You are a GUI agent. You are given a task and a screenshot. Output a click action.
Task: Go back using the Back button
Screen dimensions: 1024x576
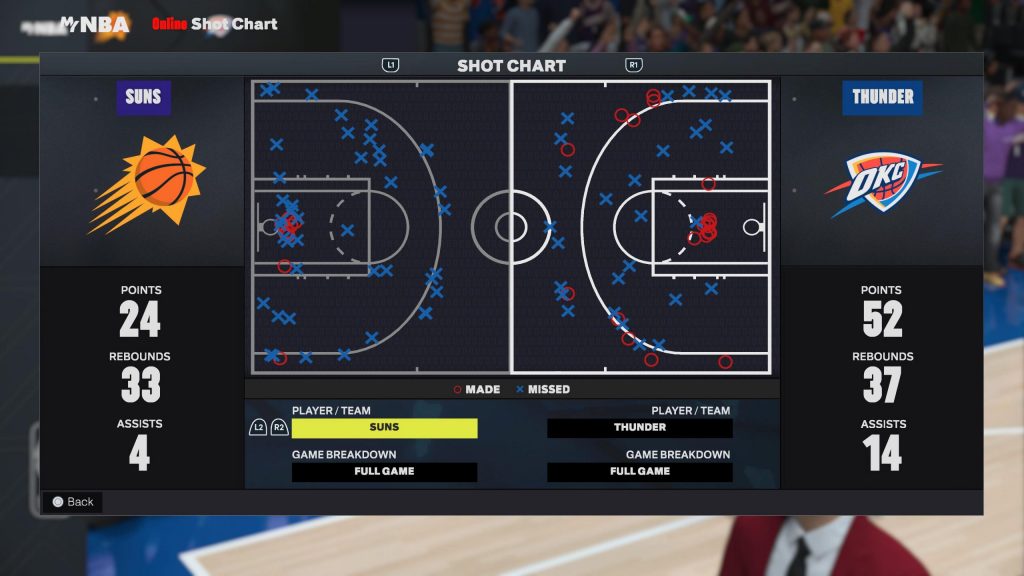click(x=72, y=502)
